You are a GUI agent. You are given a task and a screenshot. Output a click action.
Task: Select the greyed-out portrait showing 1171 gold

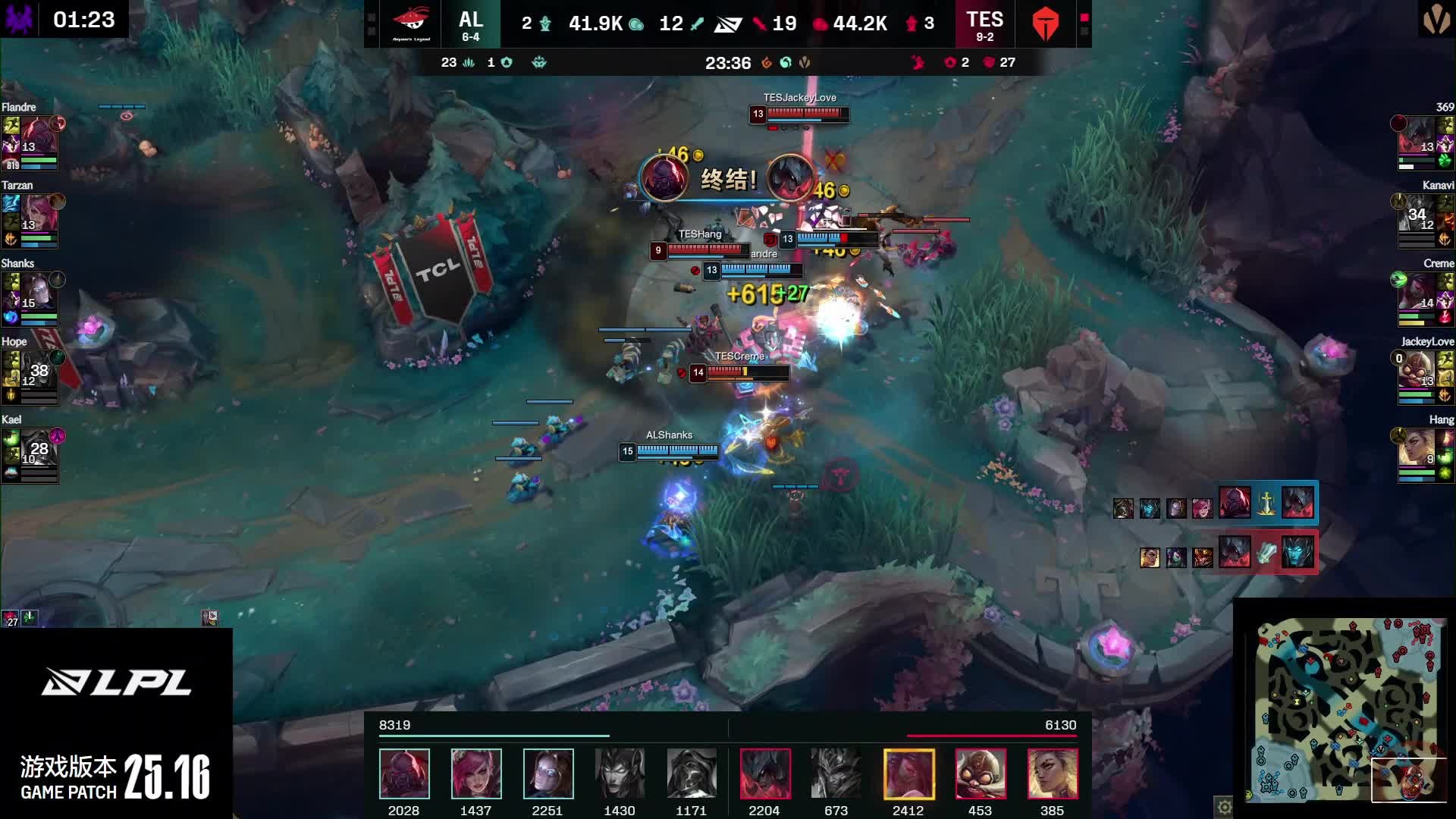(x=692, y=773)
